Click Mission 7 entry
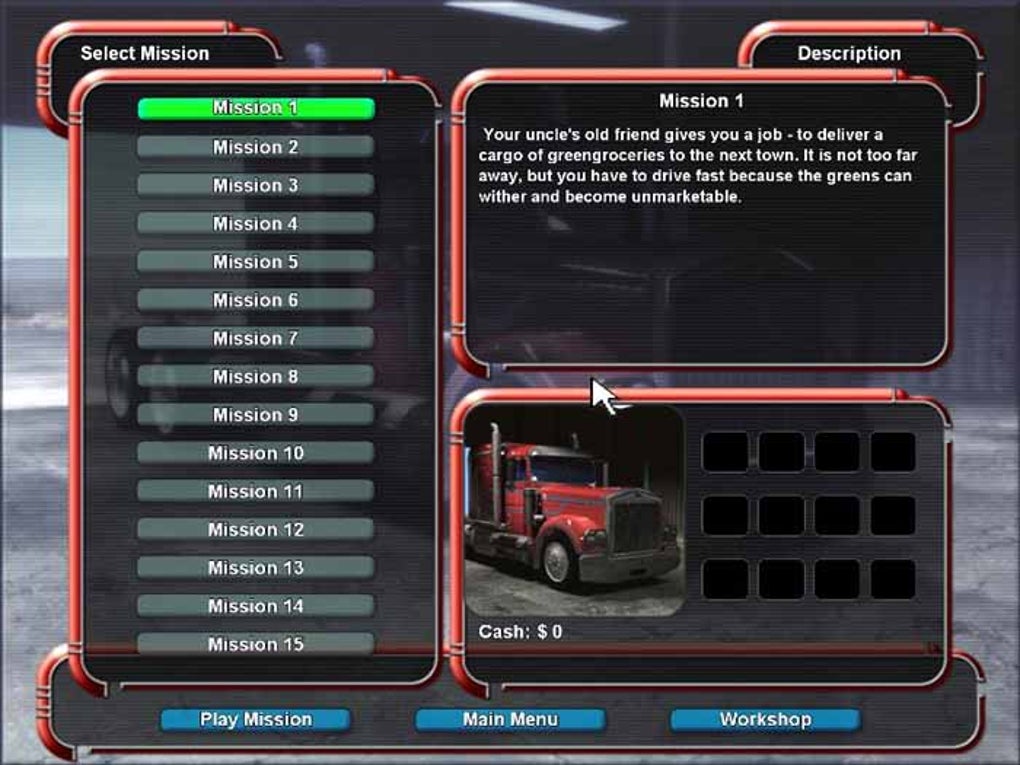 click(255, 338)
